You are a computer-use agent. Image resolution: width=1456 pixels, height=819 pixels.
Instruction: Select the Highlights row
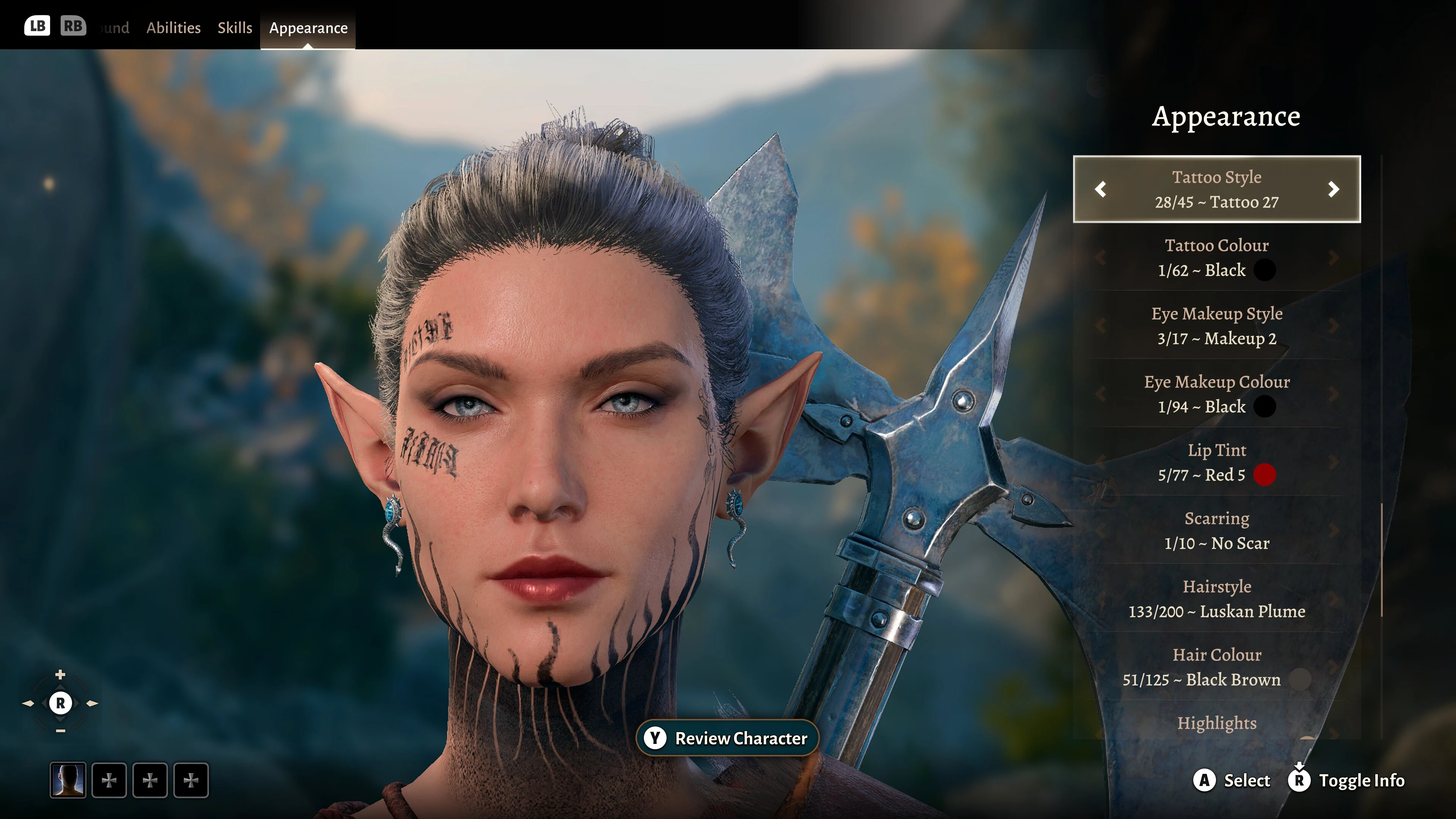pyautogui.click(x=1216, y=723)
